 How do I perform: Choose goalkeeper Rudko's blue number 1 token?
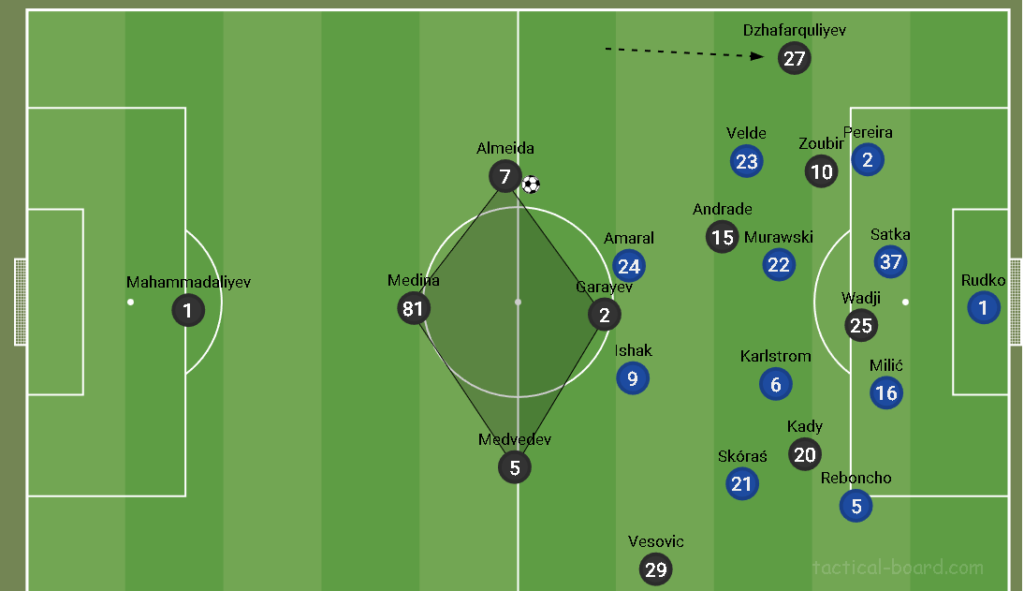point(983,308)
